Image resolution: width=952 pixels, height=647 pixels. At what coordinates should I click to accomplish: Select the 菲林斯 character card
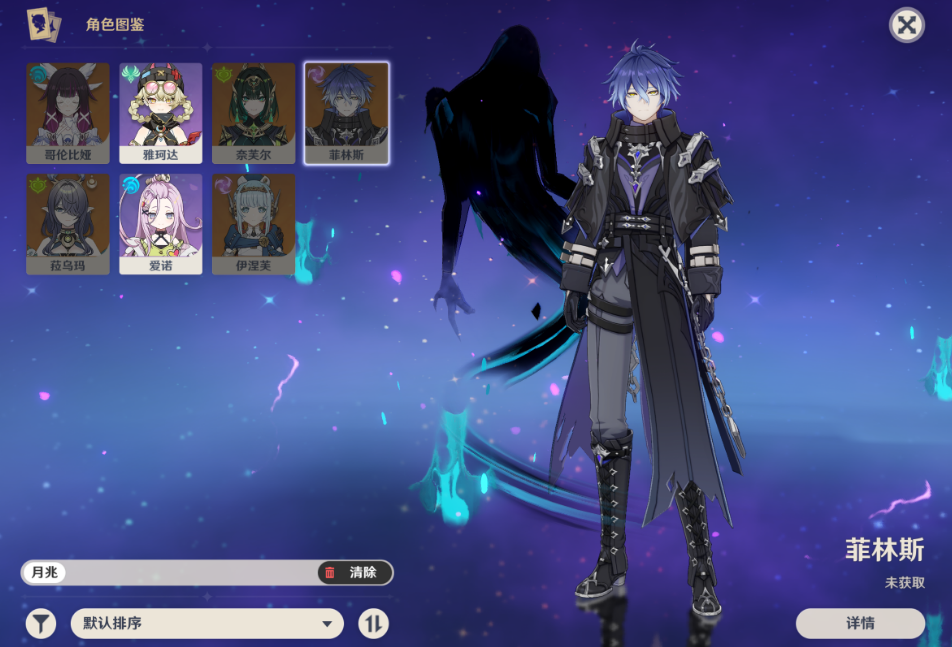346,112
